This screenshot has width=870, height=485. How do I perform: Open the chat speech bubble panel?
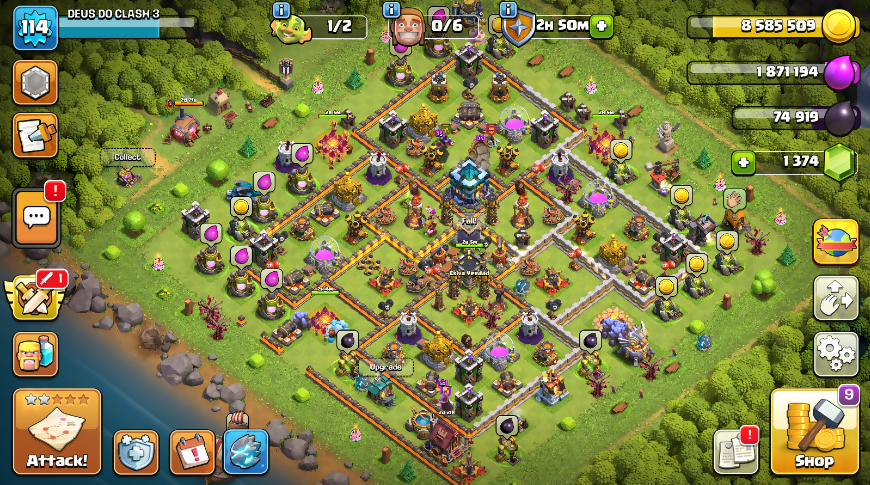pyautogui.click(x=36, y=217)
